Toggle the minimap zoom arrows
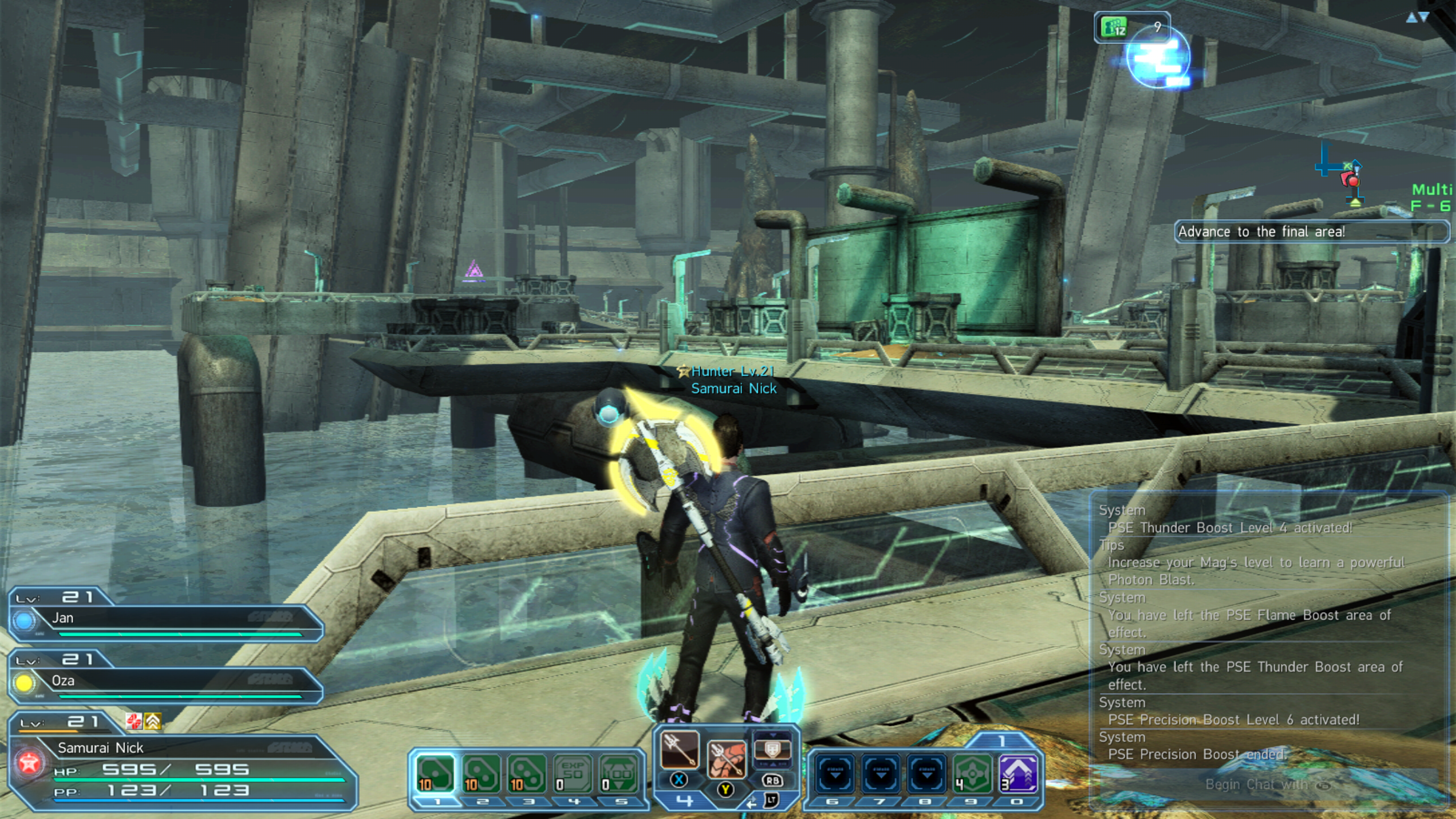This screenshot has height=819, width=1456. coord(1418,18)
